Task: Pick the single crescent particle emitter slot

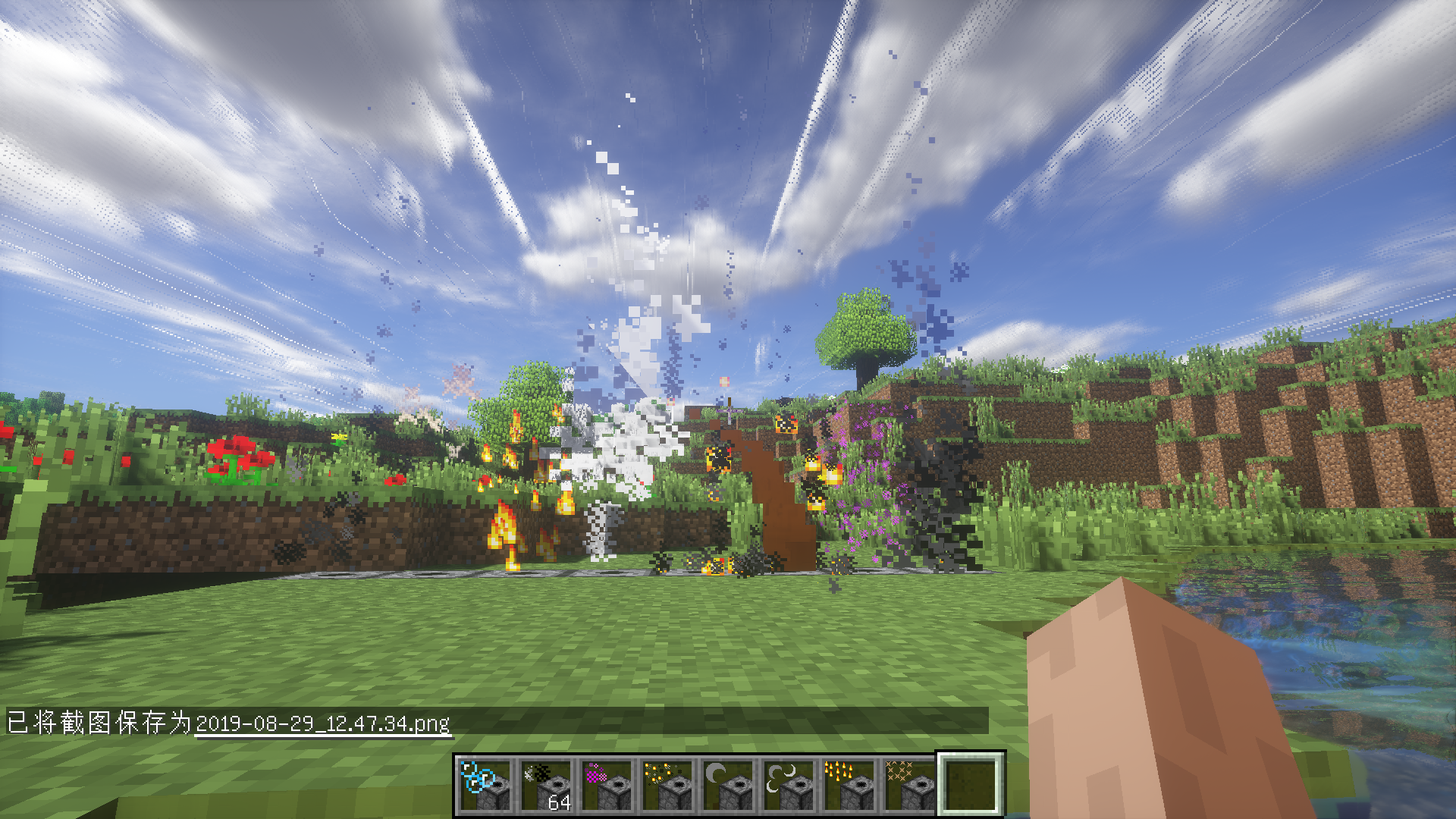Action: pos(729,786)
